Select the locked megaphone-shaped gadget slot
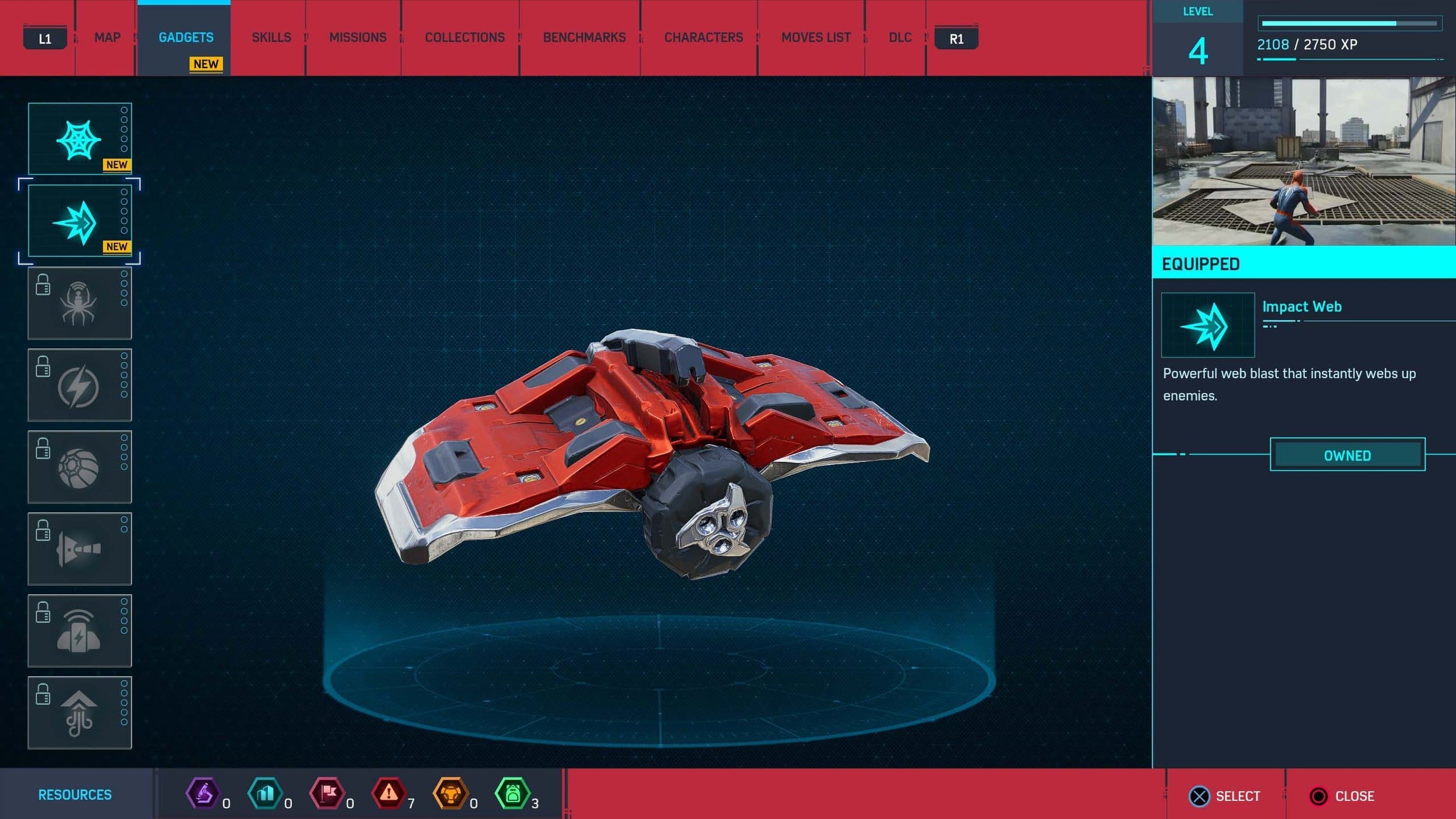The width and height of the screenshot is (1456, 819). (x=80, y=549)
